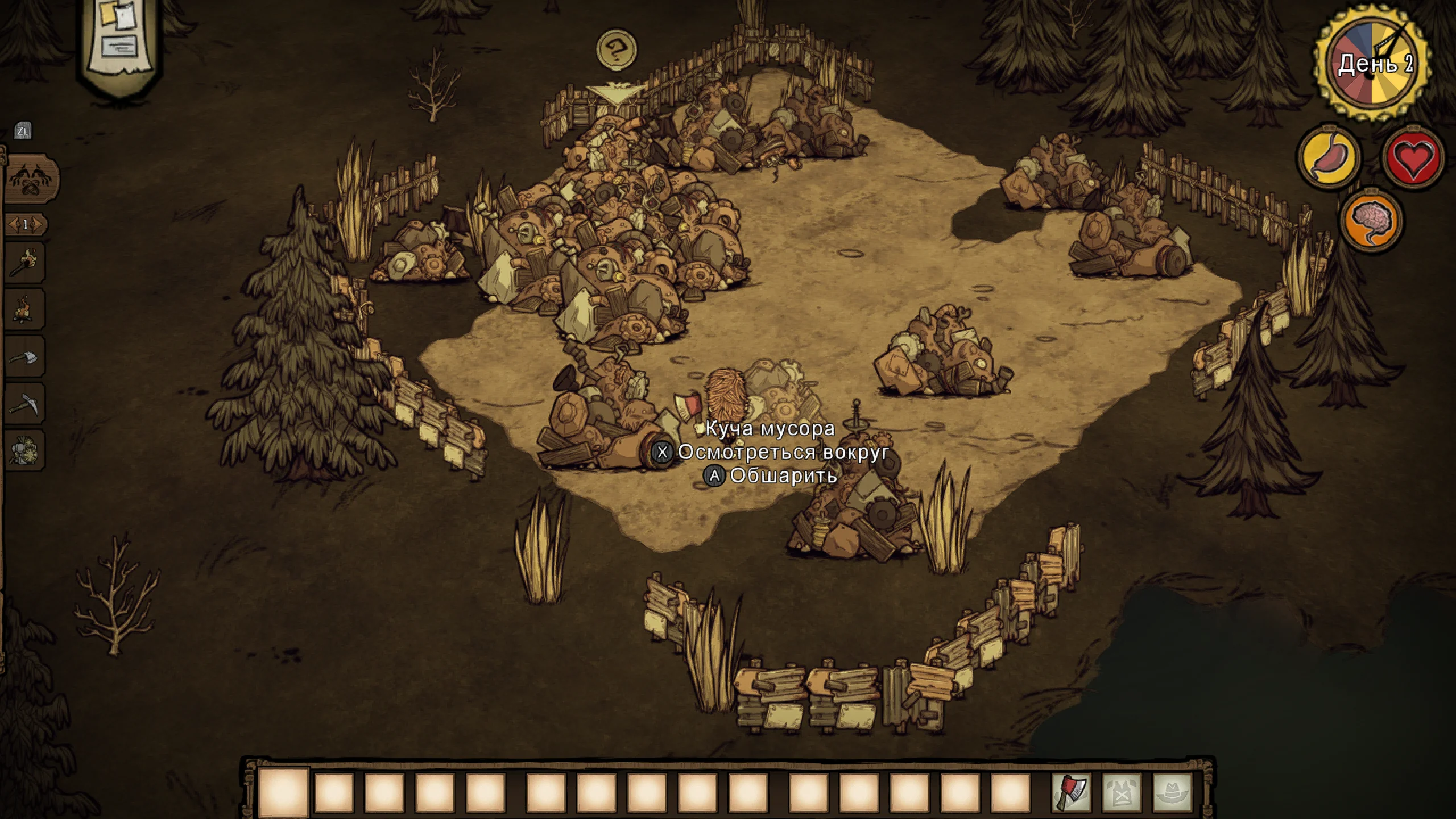Go to previous pinned recipes page
The width and height of the screenshot is (1456, 819).
pos(13,225)
